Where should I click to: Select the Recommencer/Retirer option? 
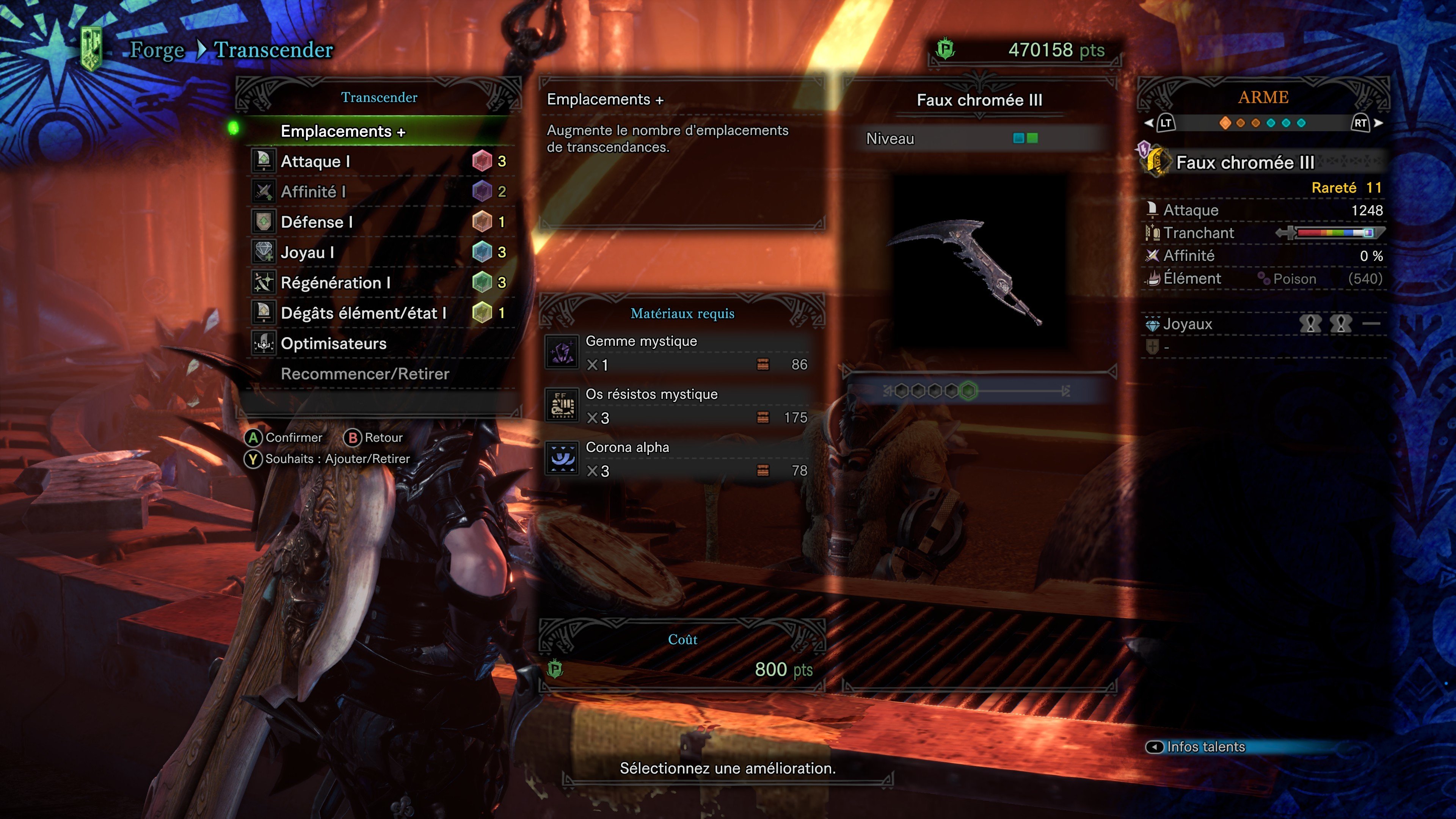coord(365,373)
